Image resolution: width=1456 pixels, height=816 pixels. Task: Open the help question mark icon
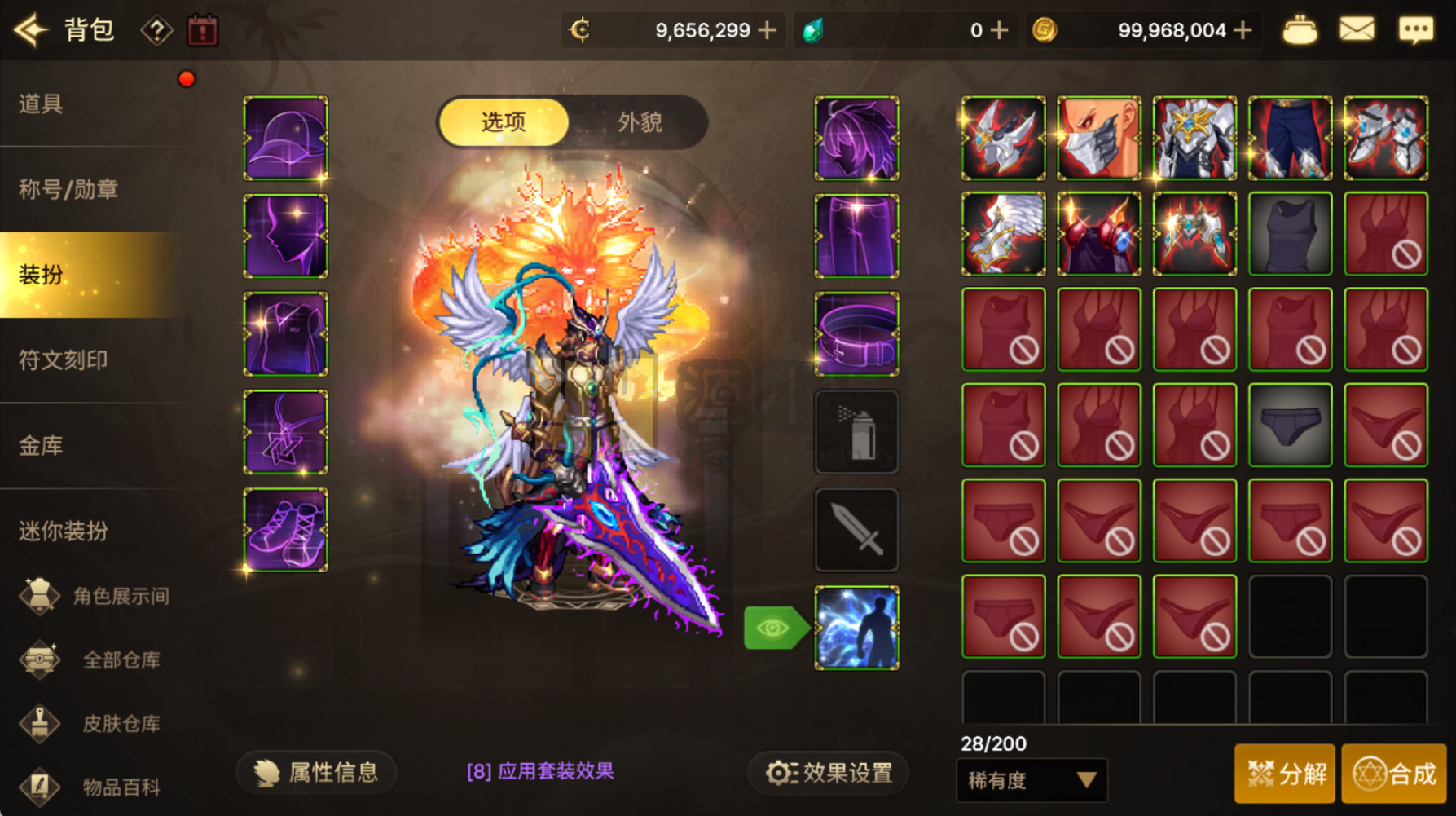coord(157,29)
